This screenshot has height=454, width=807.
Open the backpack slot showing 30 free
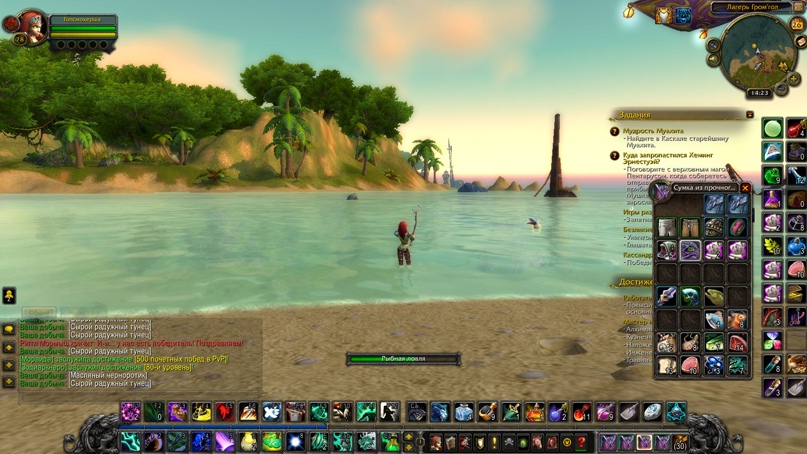(680, 442)
